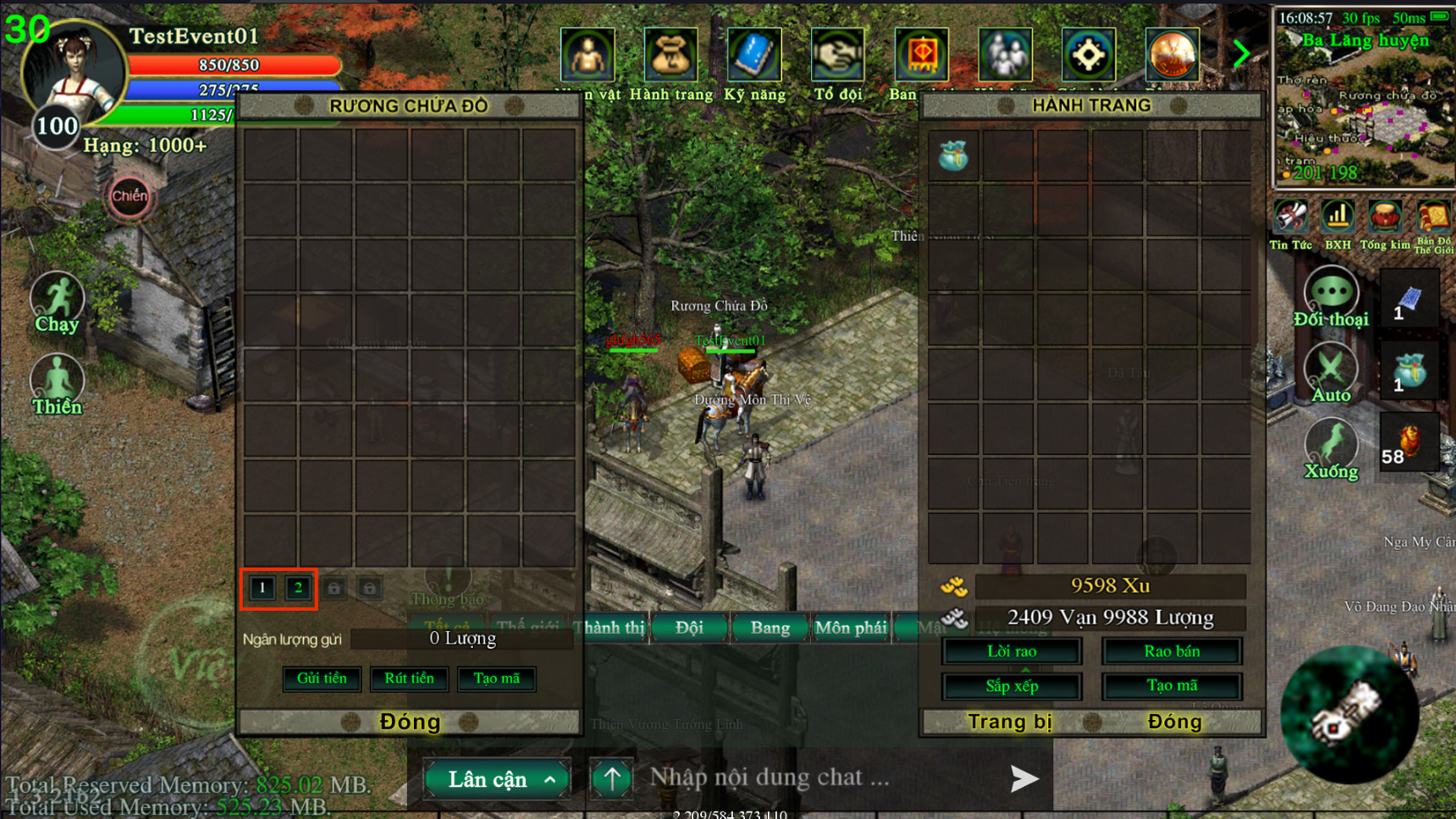Switch to the Bang guild chat tab
This screenshot has height=819, width=1456.
click(x=769, y=628)
